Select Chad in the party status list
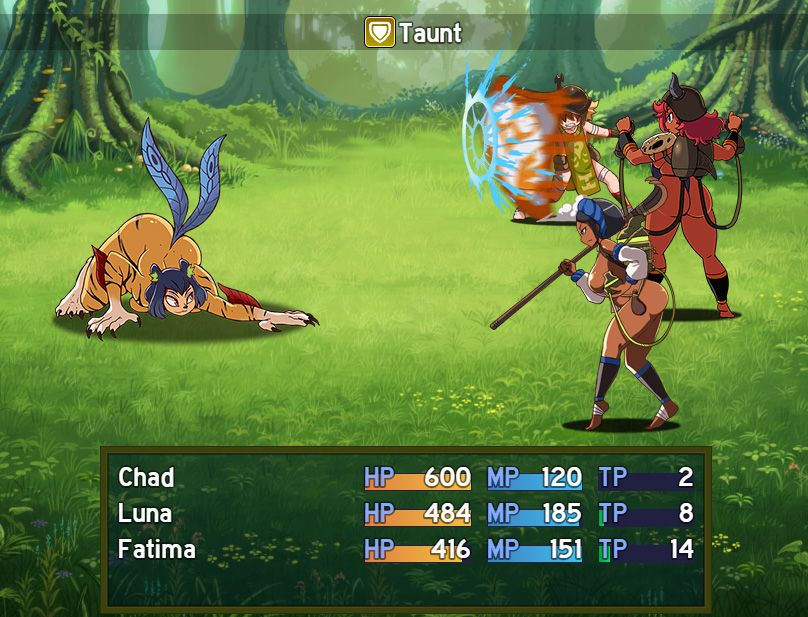The image size is (808, 617). [147, 477]
